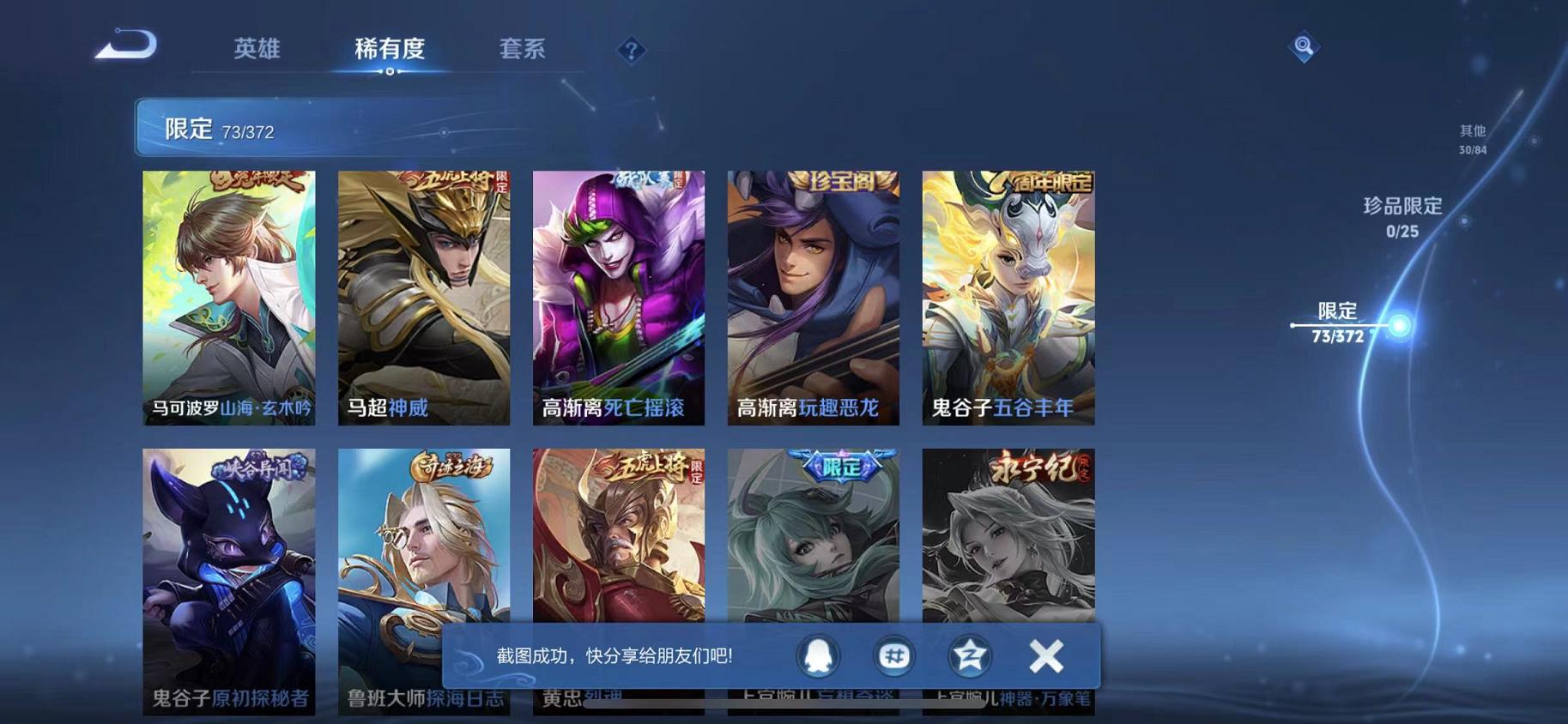Open the search magnifier at top right
Image resolution: width=1568 pixels, height=724 pixels.
pos(1303,45)
